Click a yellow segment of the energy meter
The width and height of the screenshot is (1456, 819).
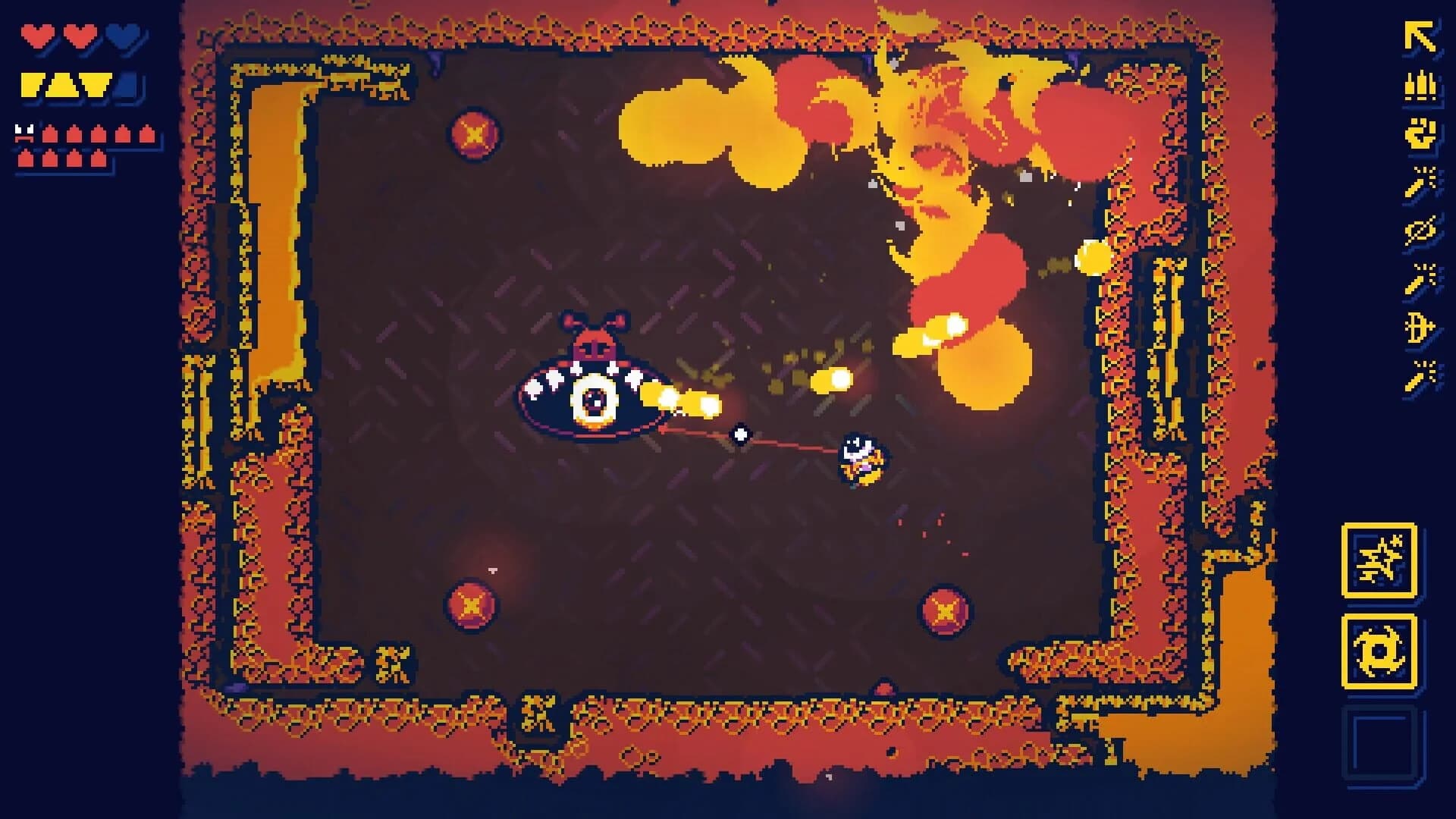coord(34,86)
